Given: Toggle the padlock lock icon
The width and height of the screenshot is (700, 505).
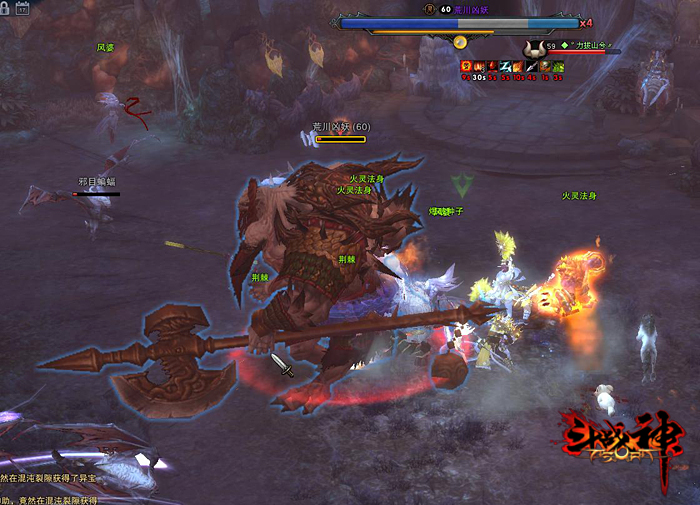Looking at the screenshot, I should pos(6,8).
